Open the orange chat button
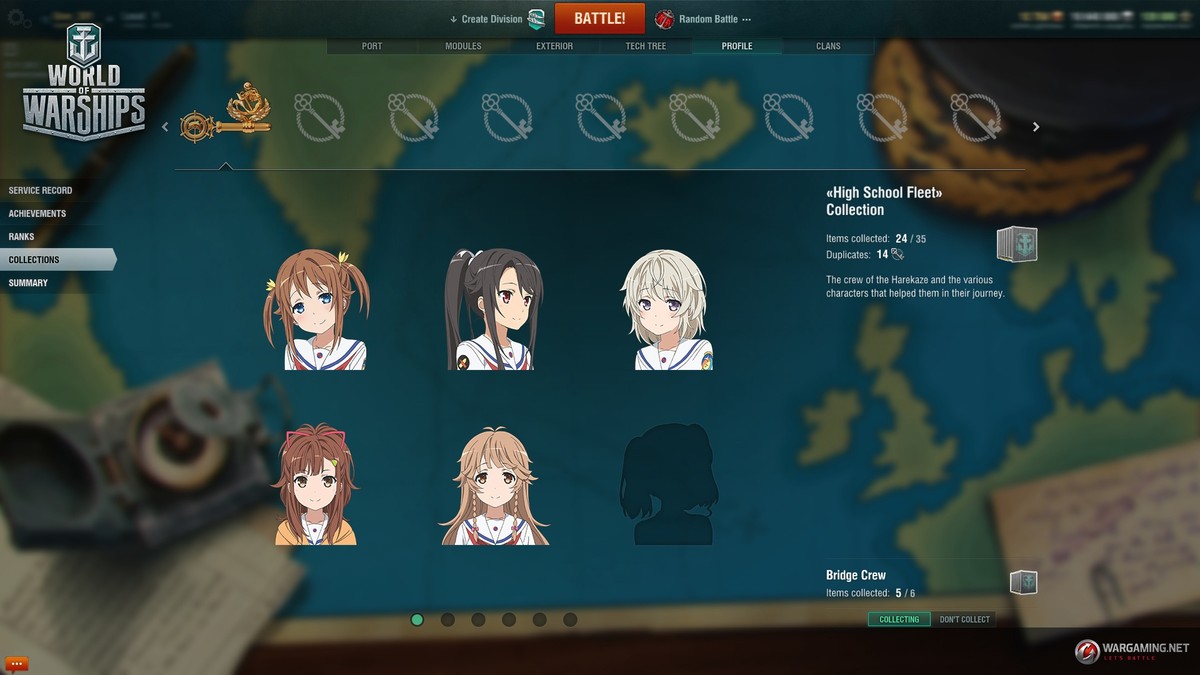Screen dimensions: 1200x675 (x=16, y=663)
